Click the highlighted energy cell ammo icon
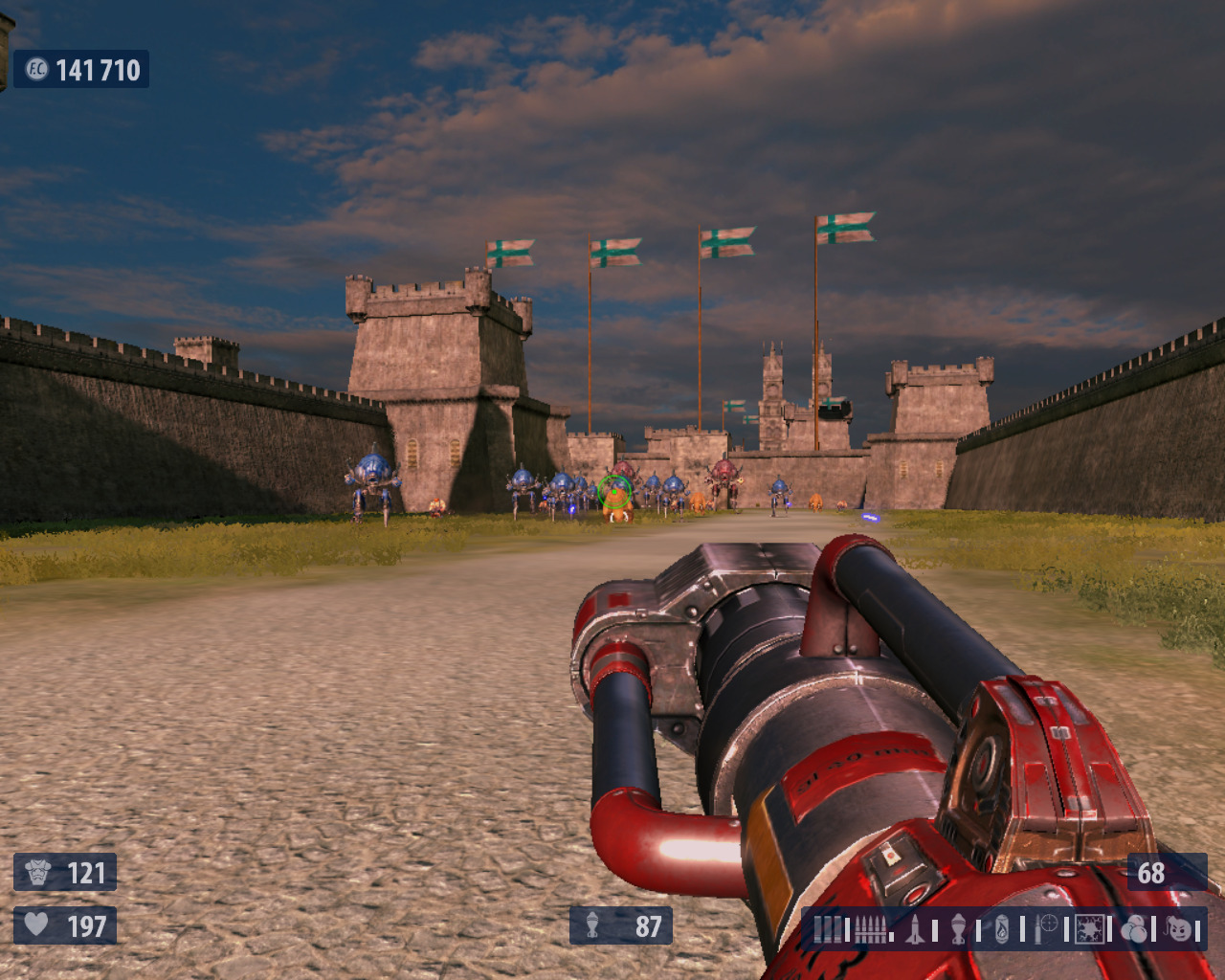1225x980 pixels. click(x=1089, y=928)
